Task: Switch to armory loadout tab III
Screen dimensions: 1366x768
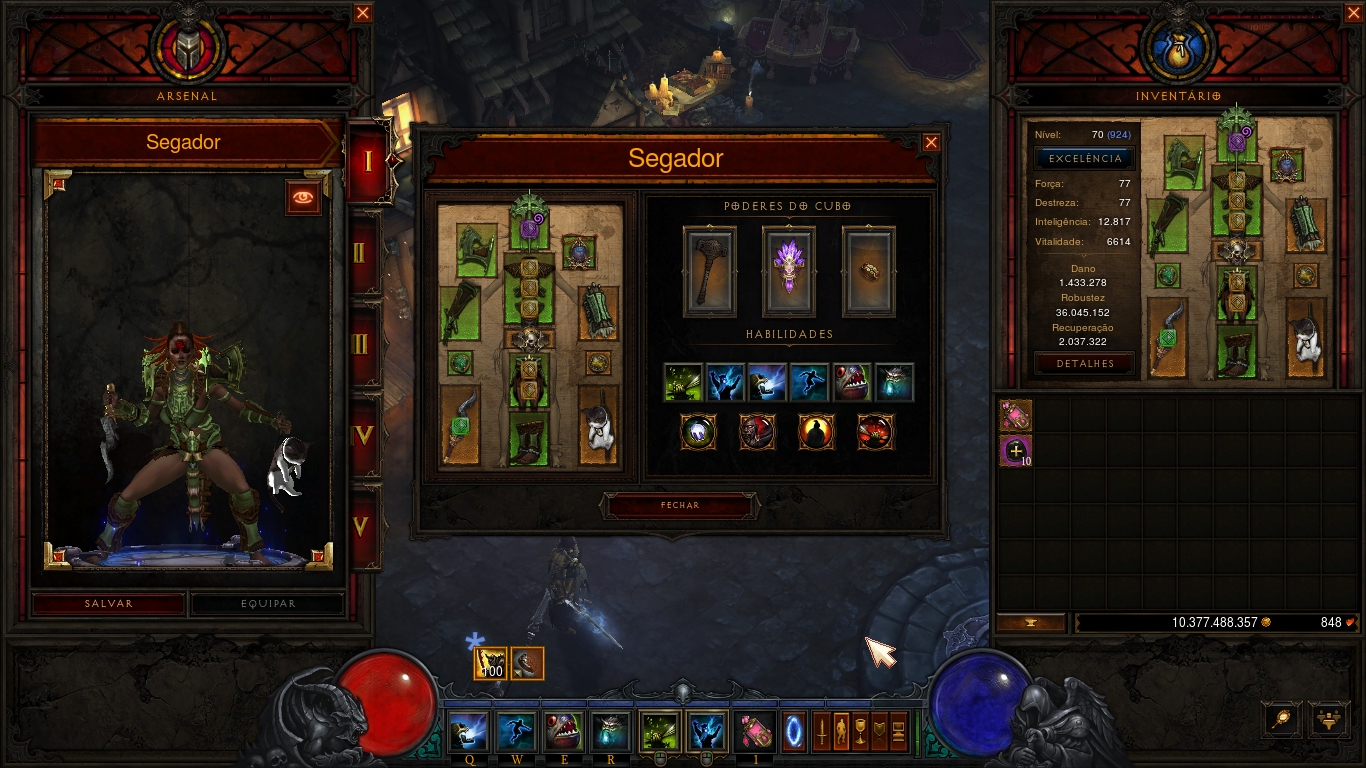Action: (363, 344)
